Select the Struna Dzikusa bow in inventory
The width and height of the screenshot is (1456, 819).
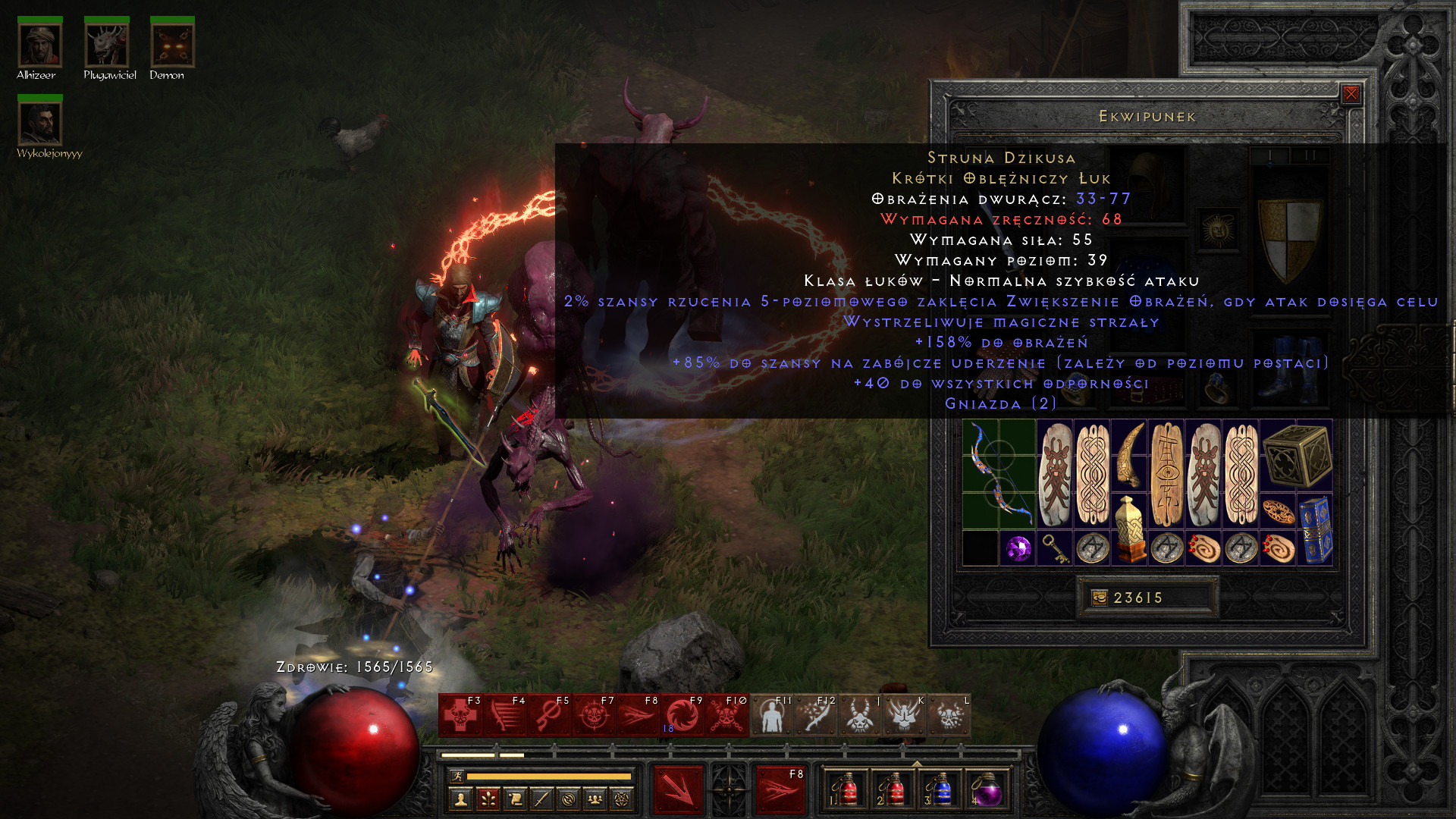(999, 474)
